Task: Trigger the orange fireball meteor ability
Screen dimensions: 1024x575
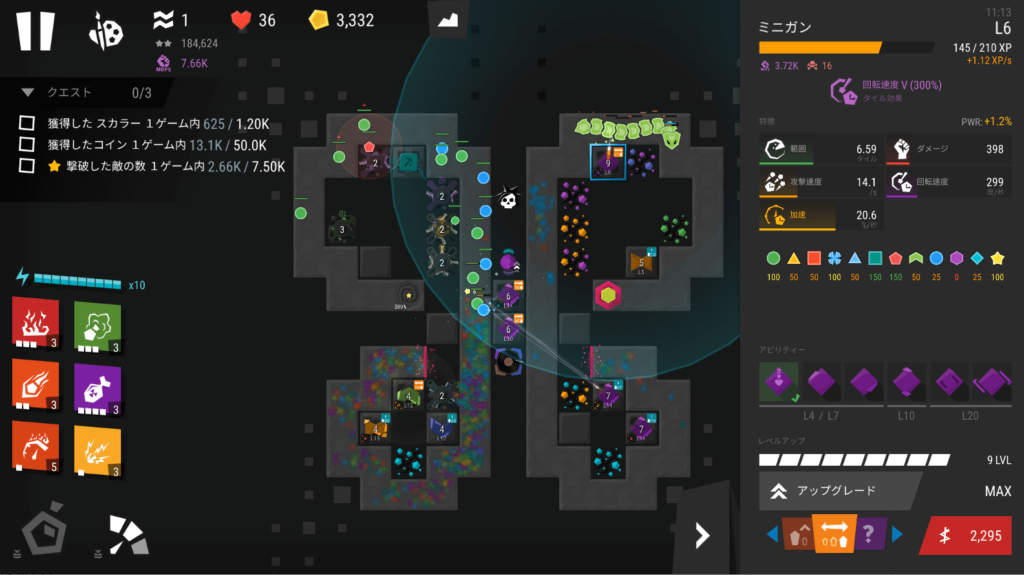Action: click(35, 384)
